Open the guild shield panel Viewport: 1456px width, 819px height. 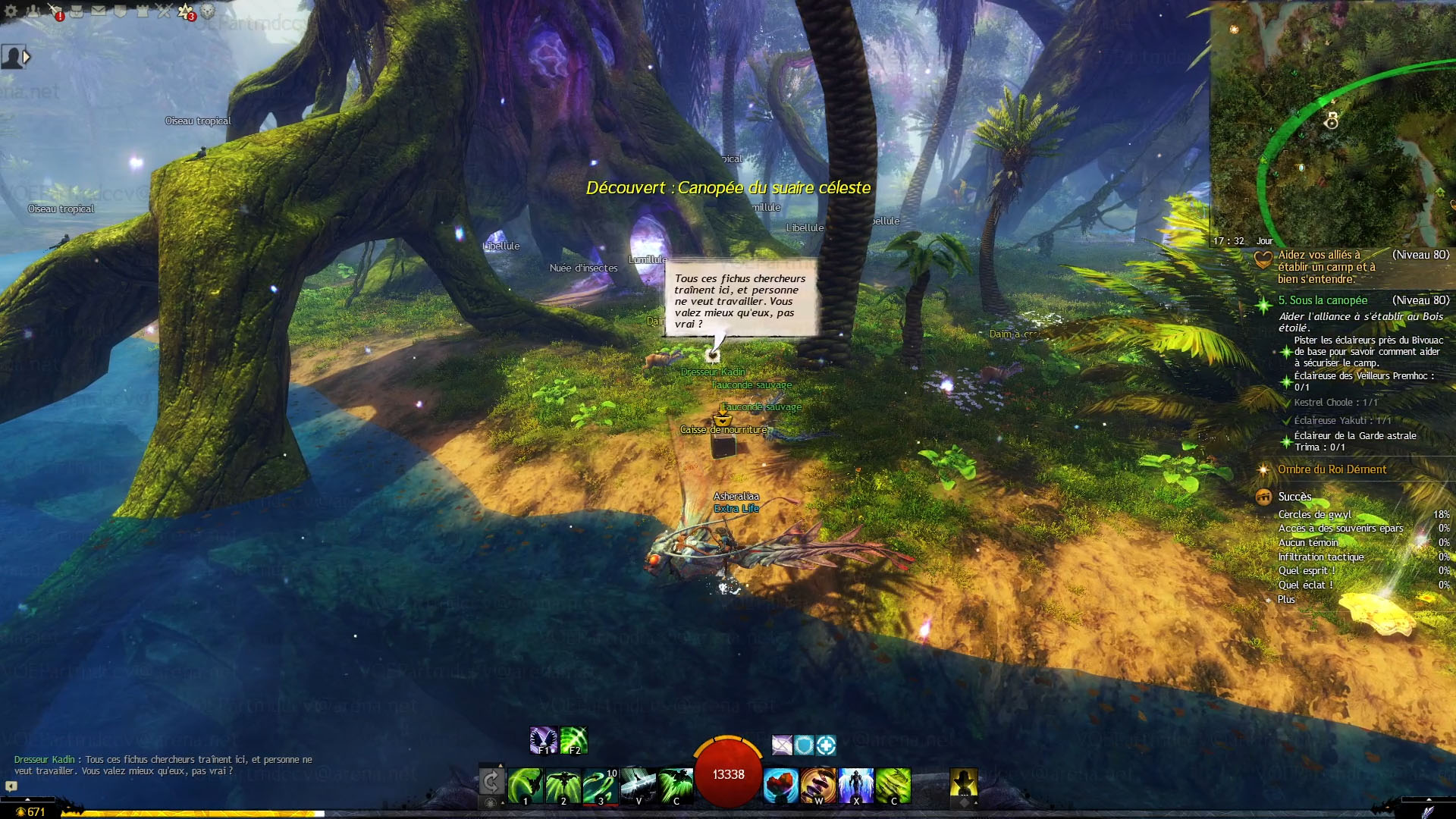[120, 11]
